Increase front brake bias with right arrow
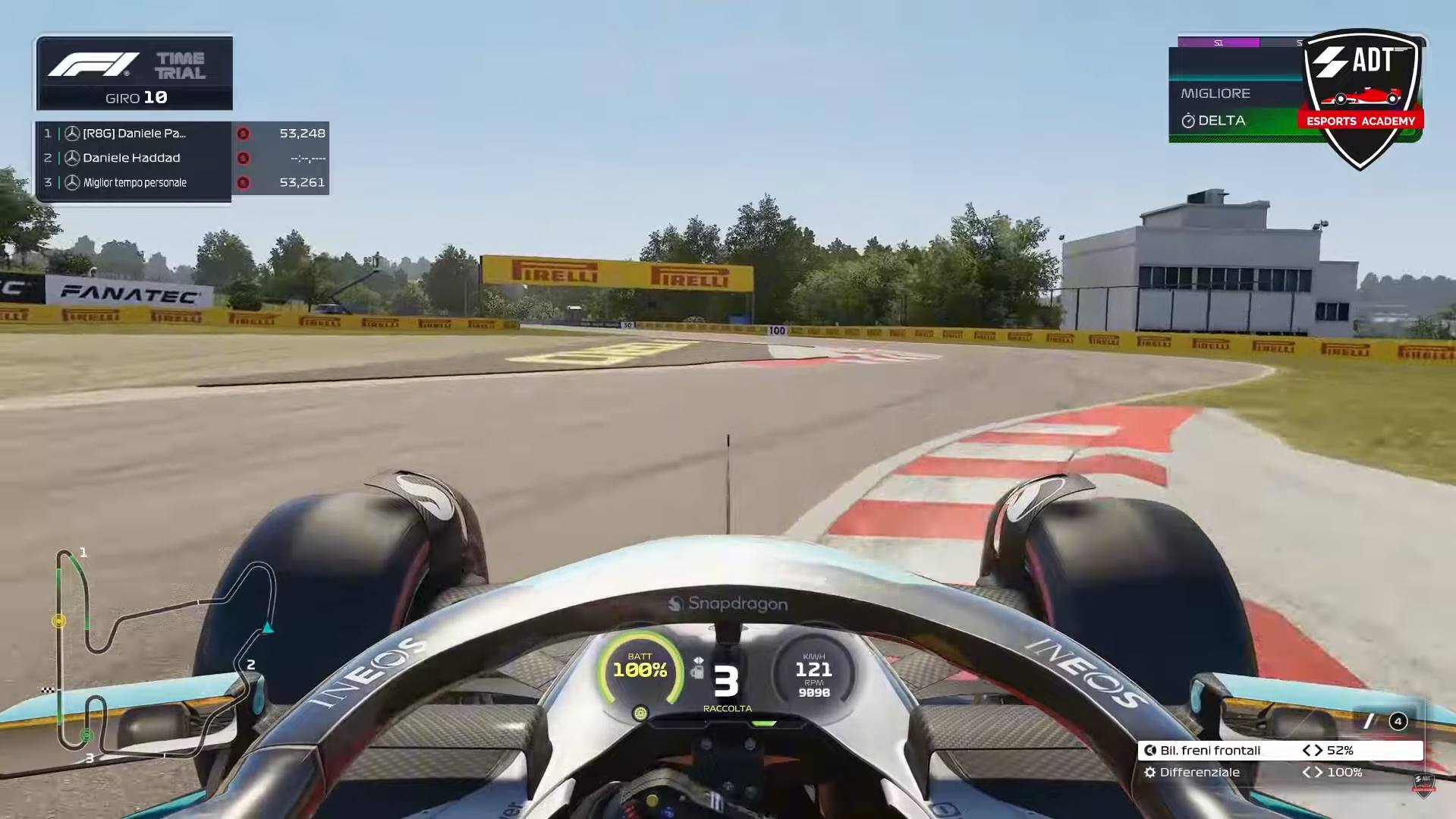 [1319, 751]
